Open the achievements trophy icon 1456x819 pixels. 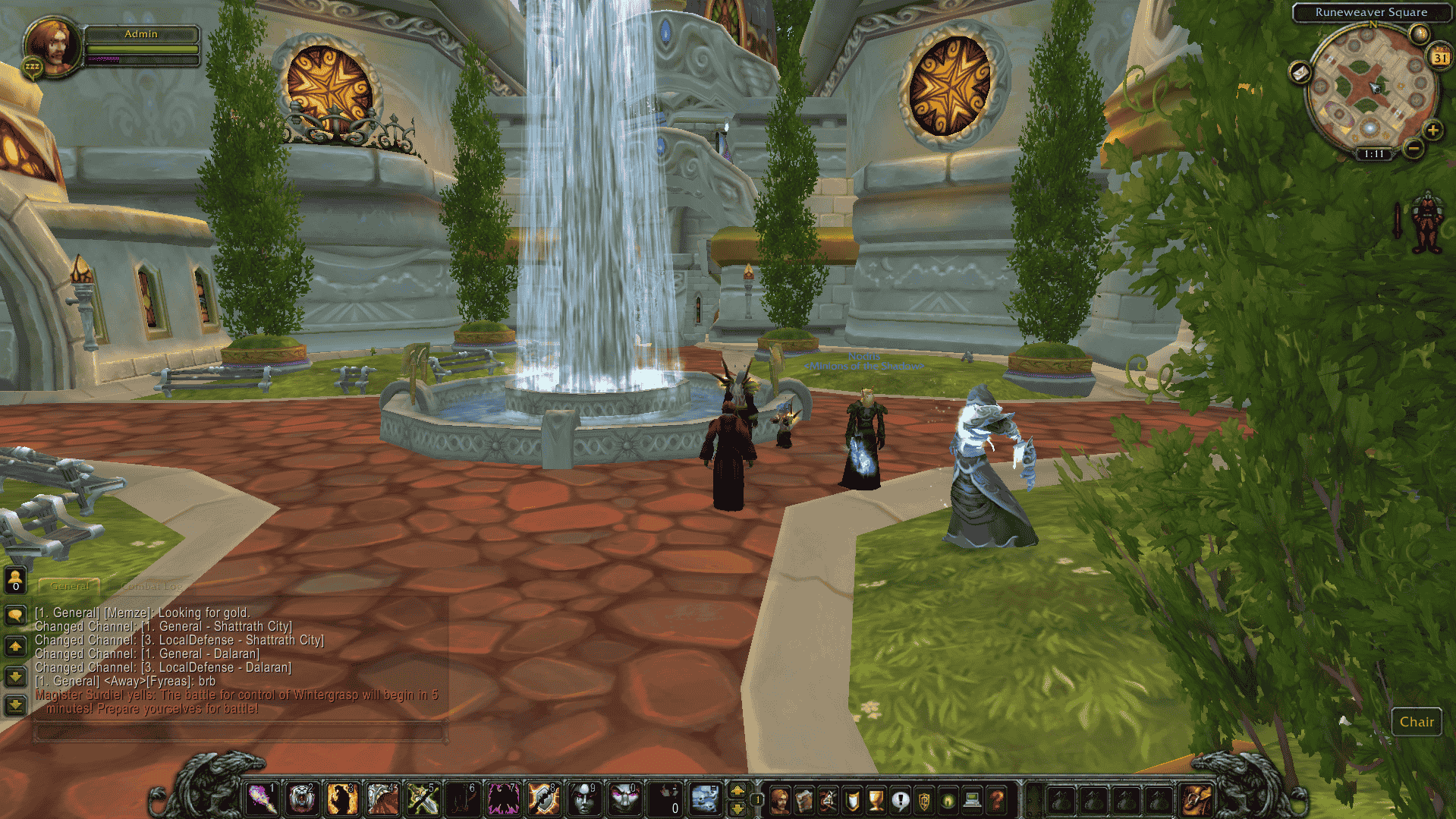click(x=875, y=801)
